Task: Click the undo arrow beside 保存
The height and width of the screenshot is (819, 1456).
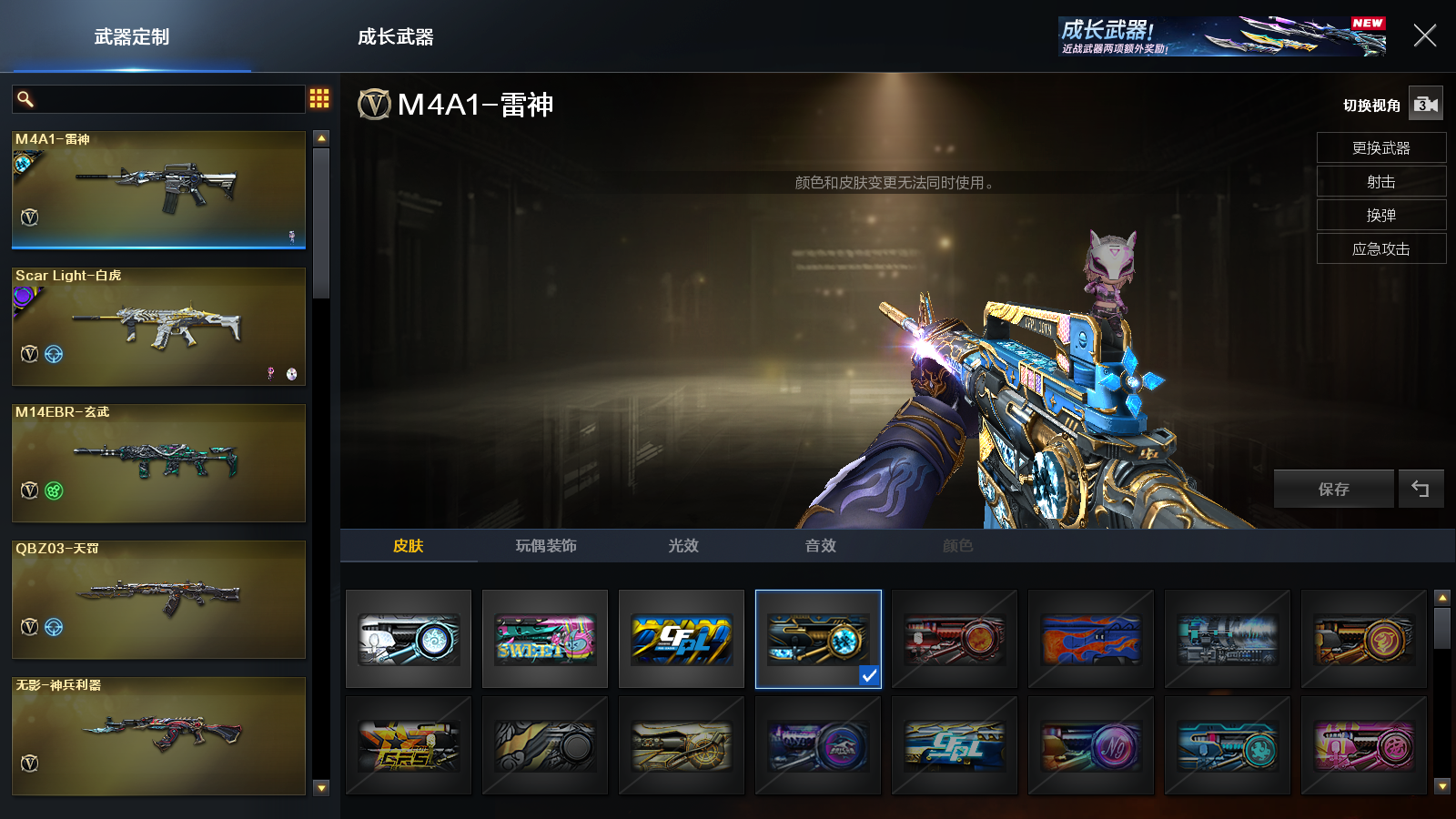Action: 1421,490
